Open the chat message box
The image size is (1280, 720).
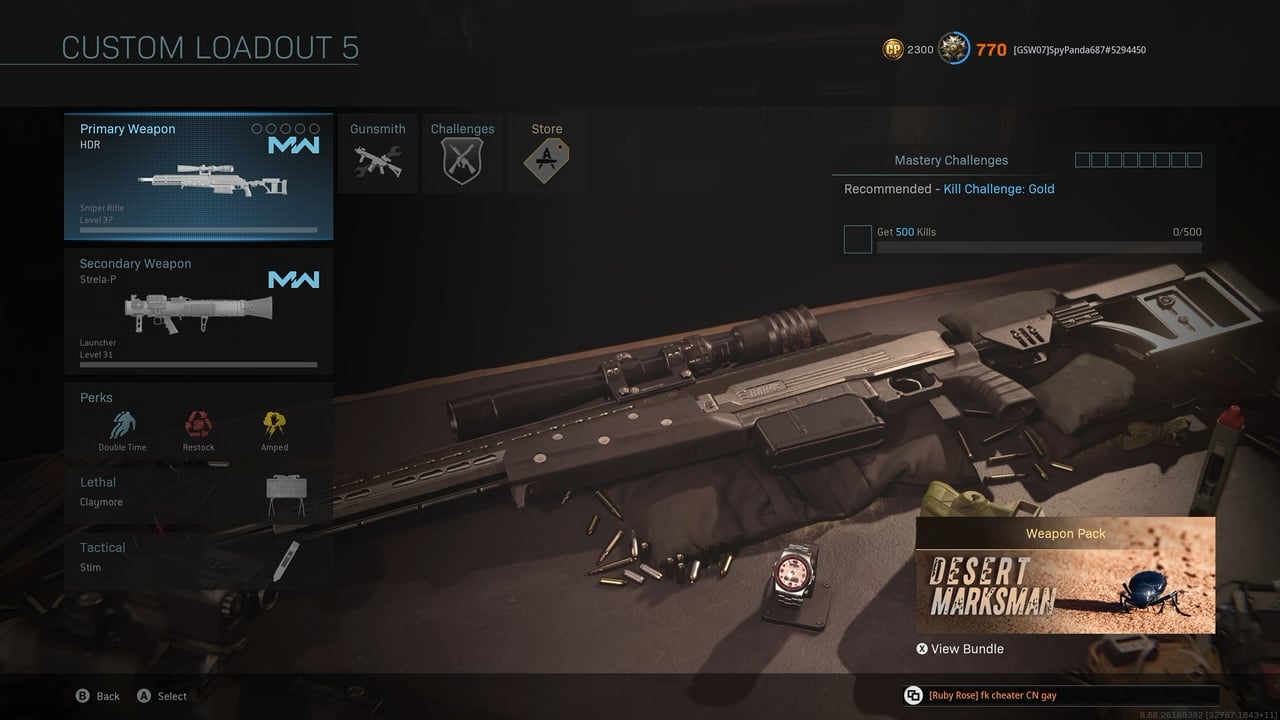click(1060, 696)
